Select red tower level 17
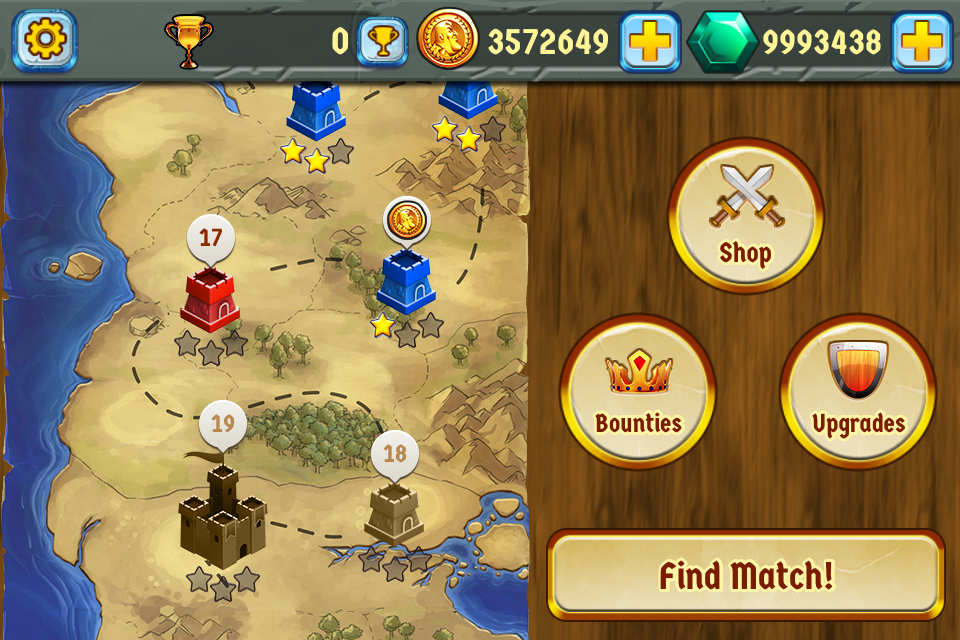Image resolution: width=960 pixels, height=640 pixels. pyautogui.click(x=209, y=298)
